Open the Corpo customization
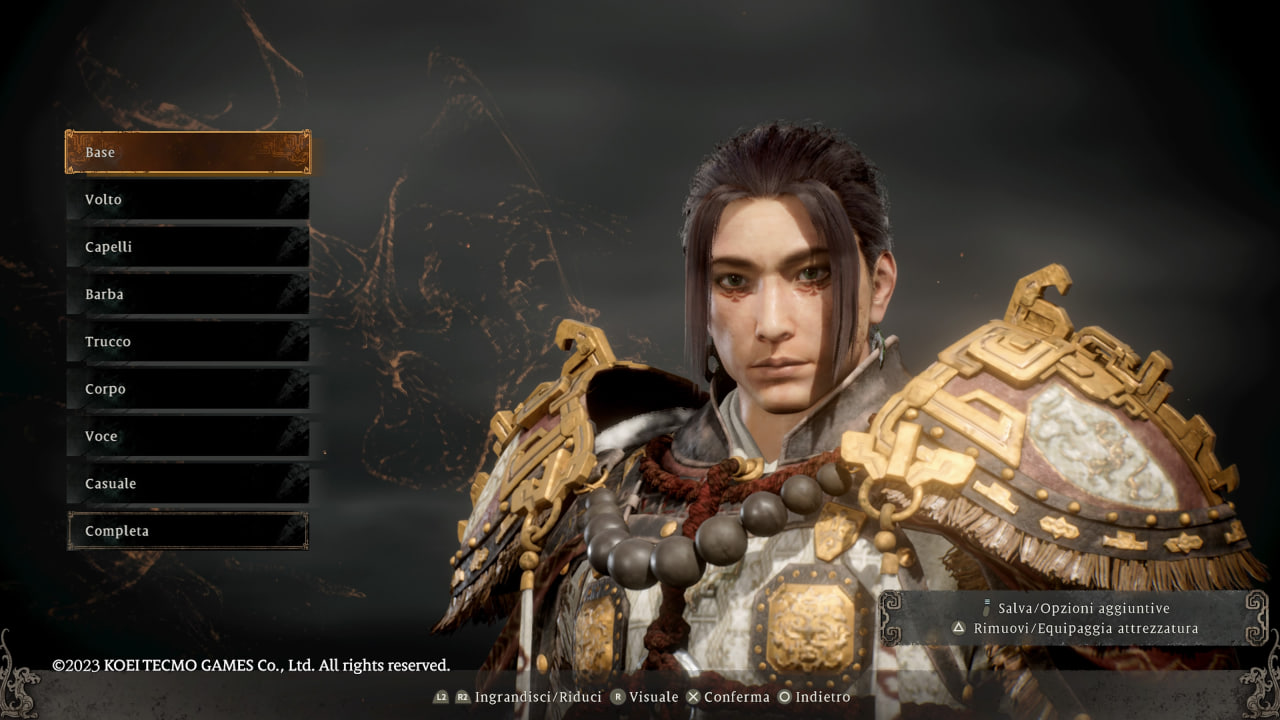Viewport: 1280px width, 720px height. pyautogui.click(x=188, y=389)
